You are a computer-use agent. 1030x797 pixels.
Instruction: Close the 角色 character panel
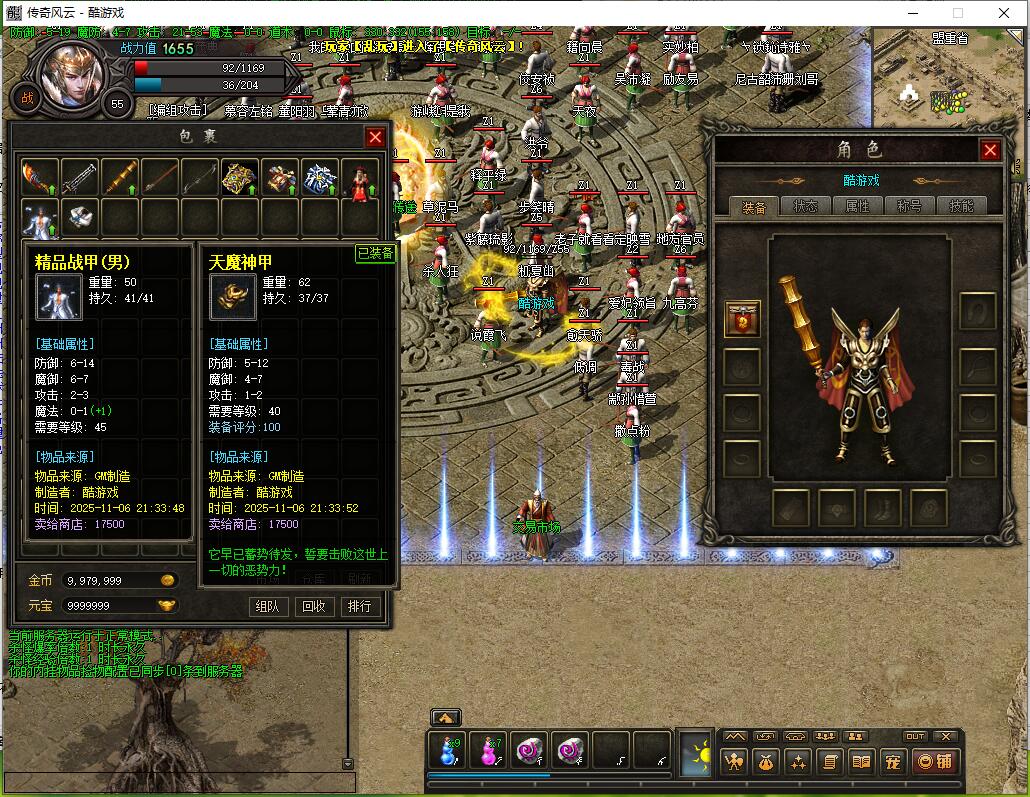tap(990, 150)
